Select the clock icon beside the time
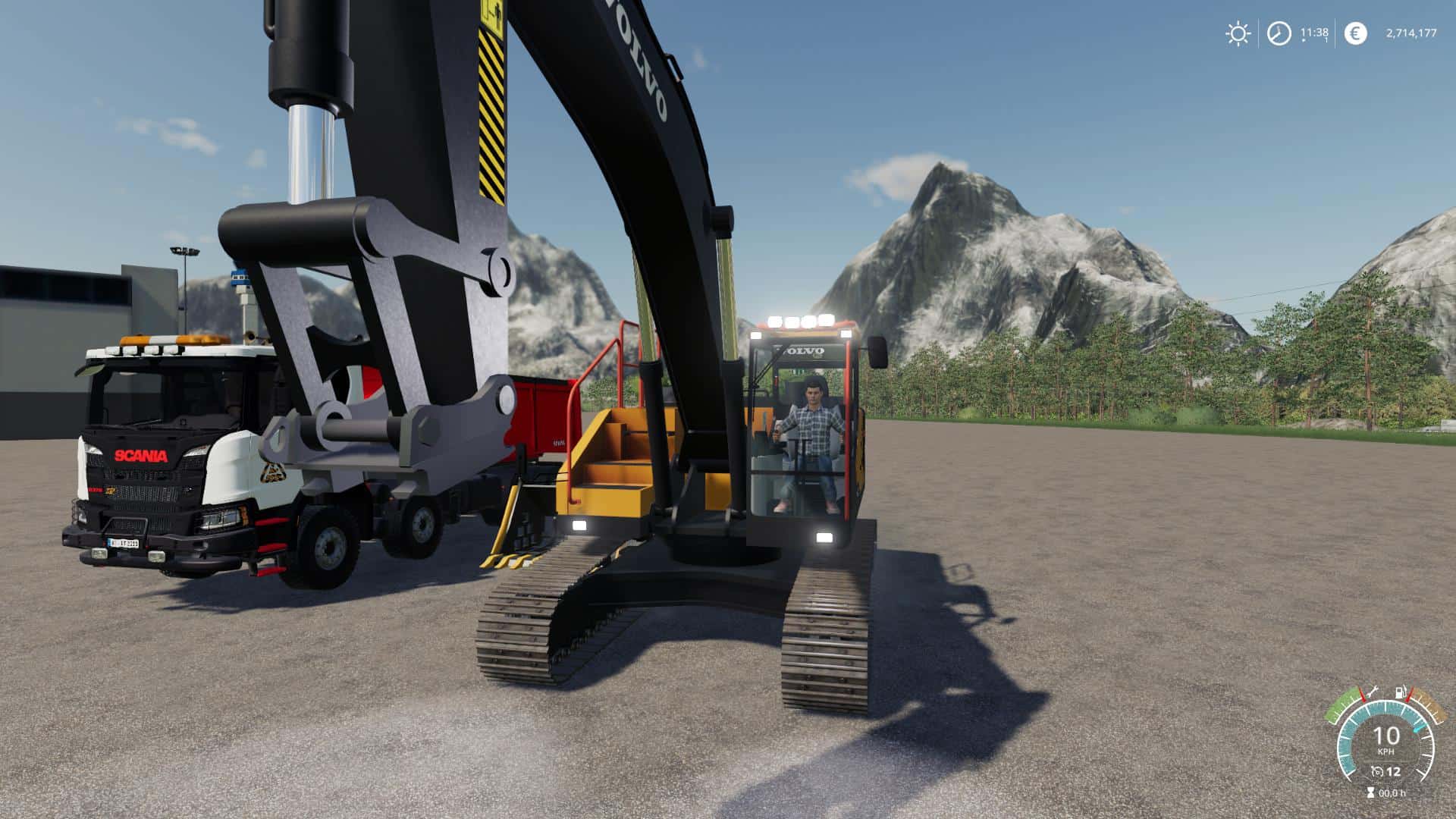This screenshot has width=1456, height=819. tap(1279, 33)
